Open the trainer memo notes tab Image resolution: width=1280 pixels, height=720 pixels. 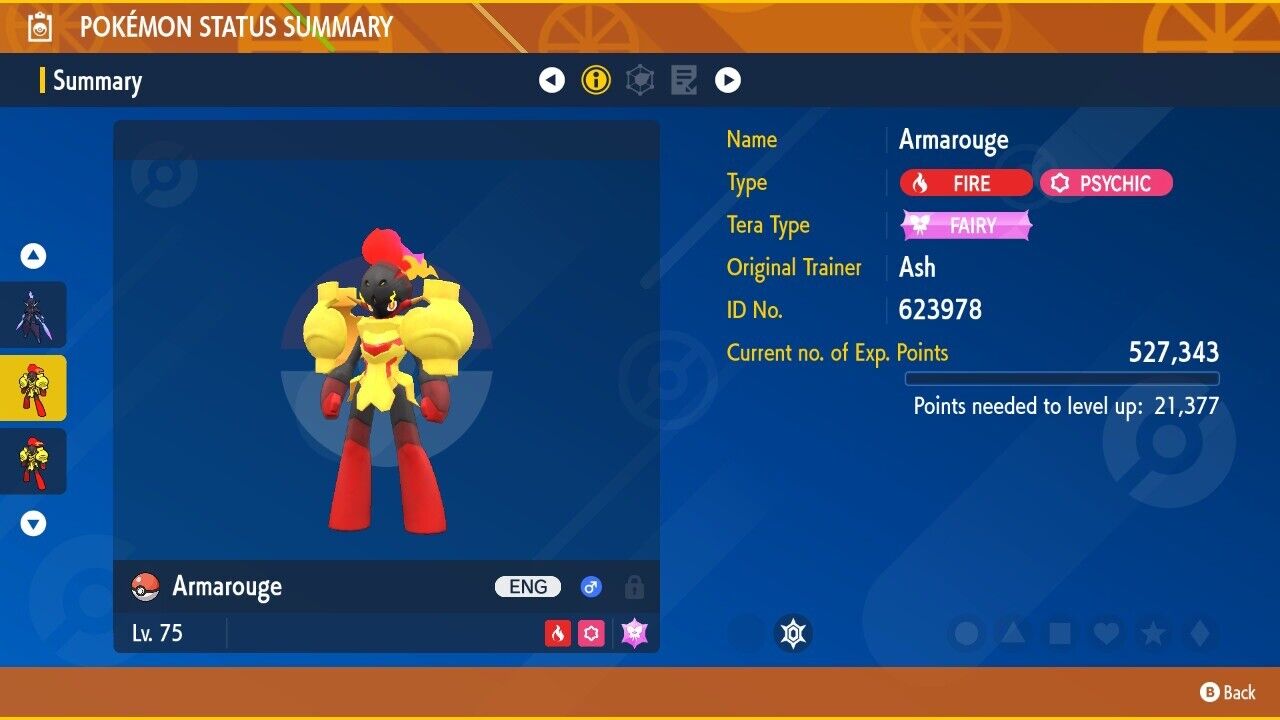(684, 80)
